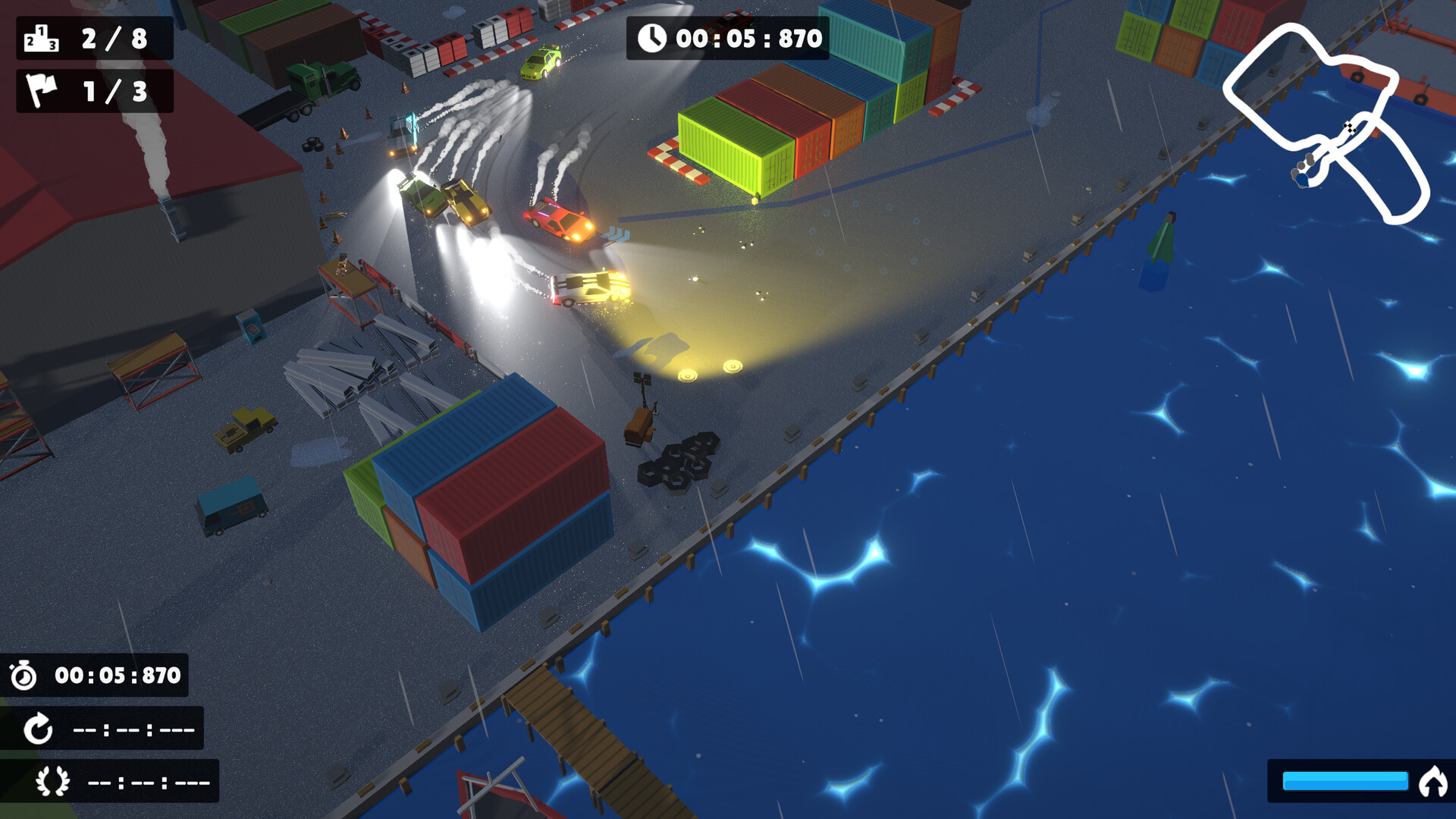Select the lap flag icon next to 1/3
This screenshot has height=819, width=1456.
click(42, 91)
